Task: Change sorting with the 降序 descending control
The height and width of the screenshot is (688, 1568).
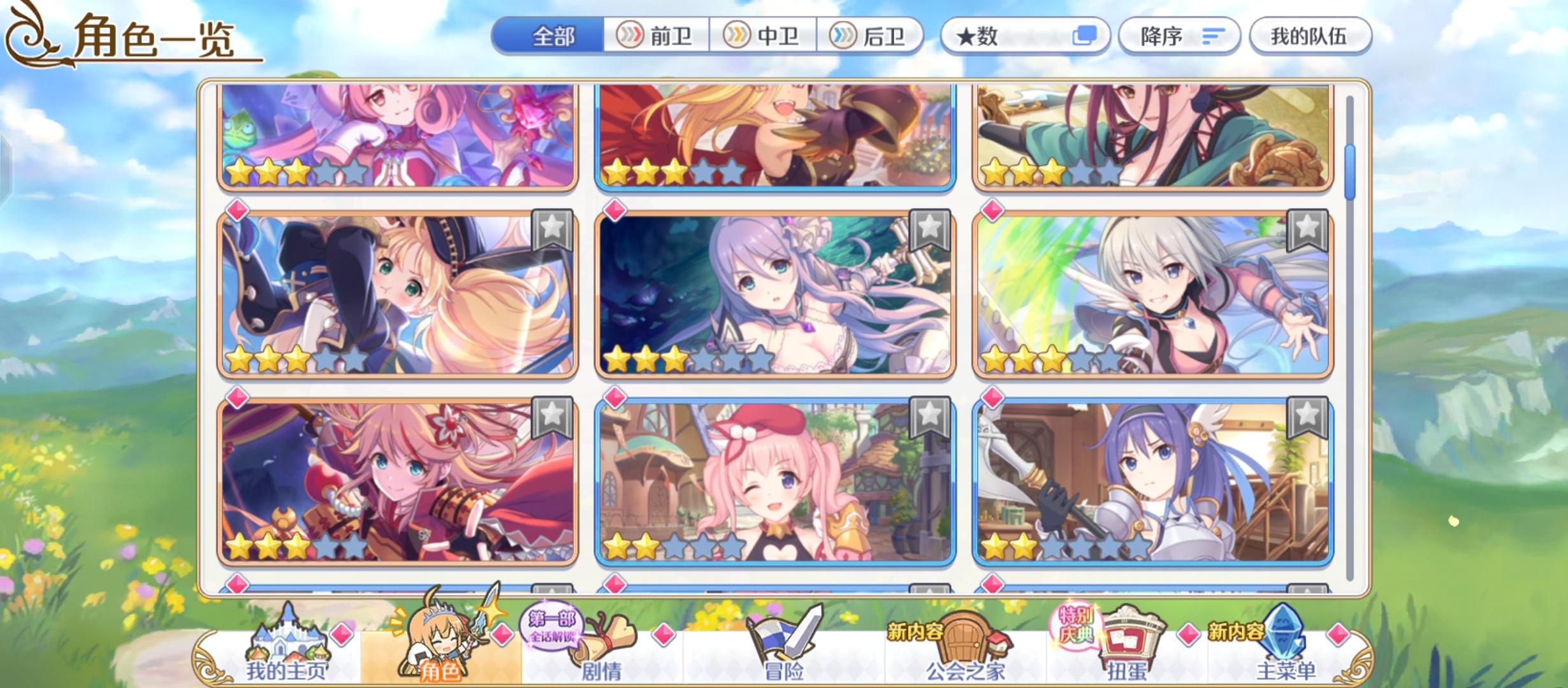Action: pos(1179,36)
